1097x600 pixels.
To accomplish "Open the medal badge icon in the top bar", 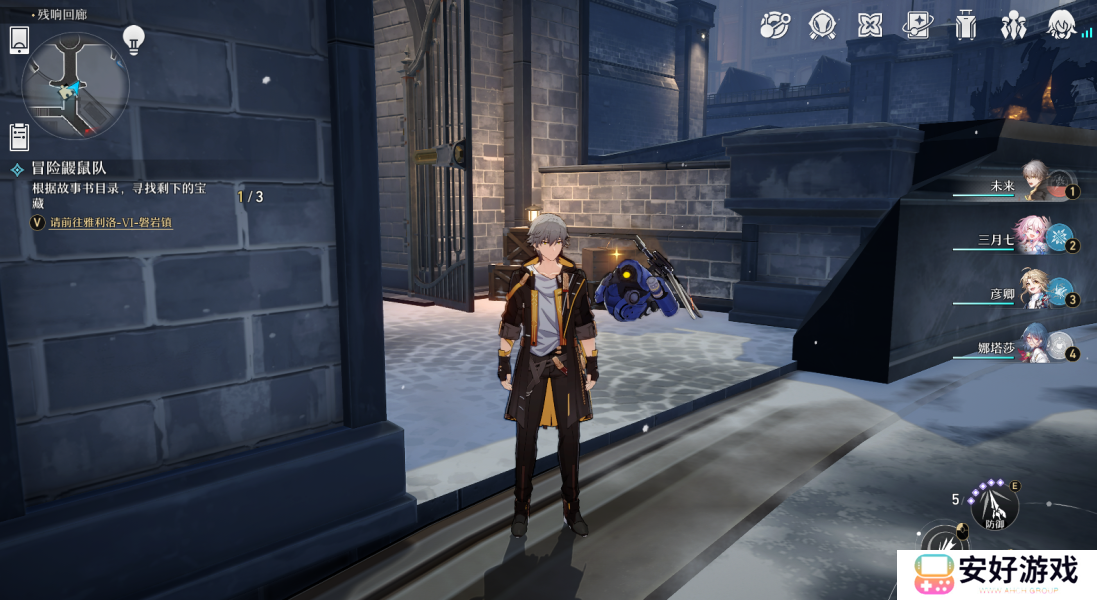I will click(822, 25).
